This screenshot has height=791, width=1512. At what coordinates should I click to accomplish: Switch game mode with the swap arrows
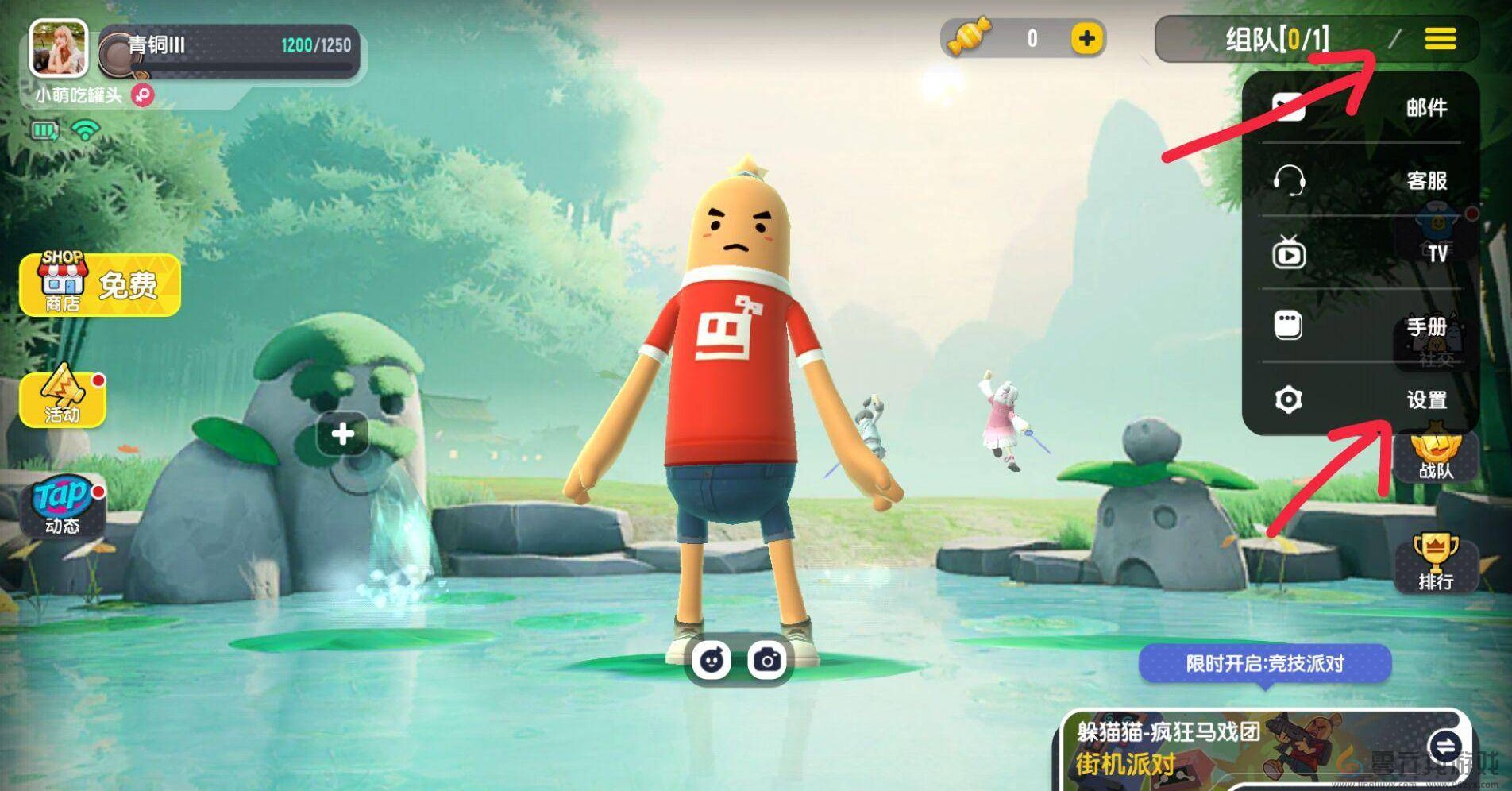(x=1444, y=746)
